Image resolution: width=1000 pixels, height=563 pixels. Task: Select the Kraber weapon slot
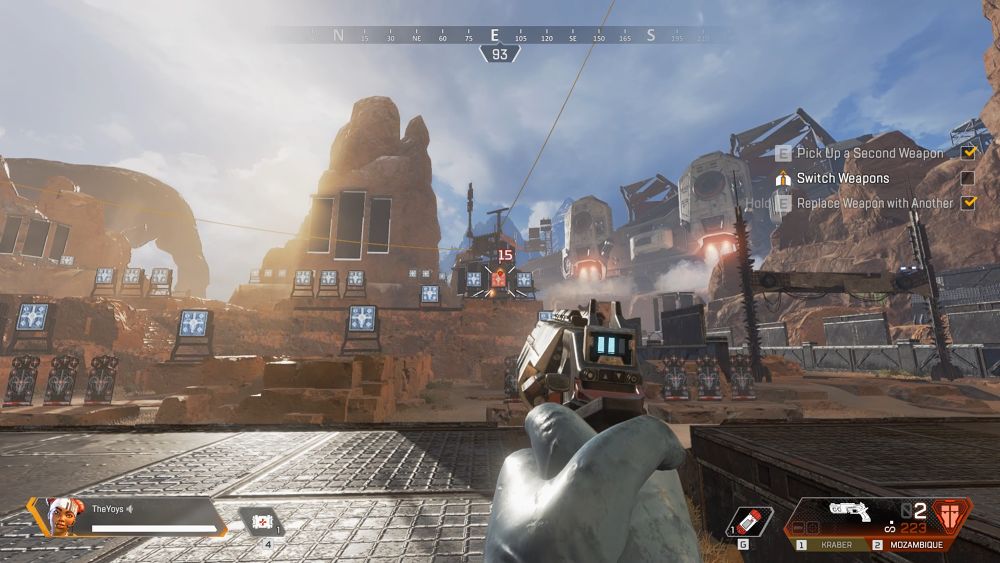click(x=832, y=546)
